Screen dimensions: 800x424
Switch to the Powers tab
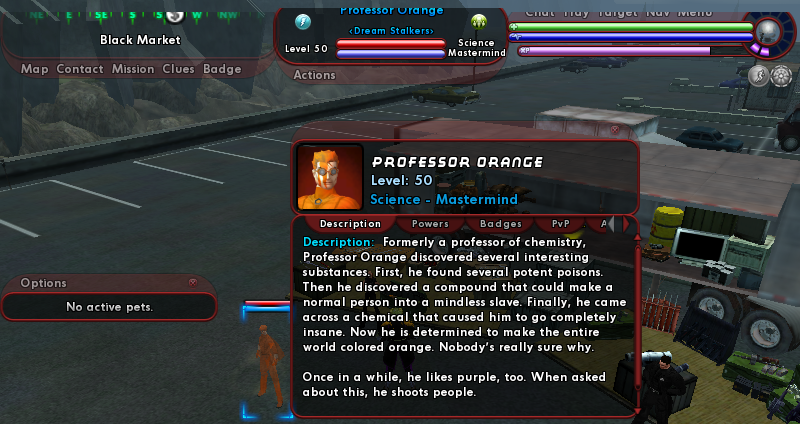(431, 224)
